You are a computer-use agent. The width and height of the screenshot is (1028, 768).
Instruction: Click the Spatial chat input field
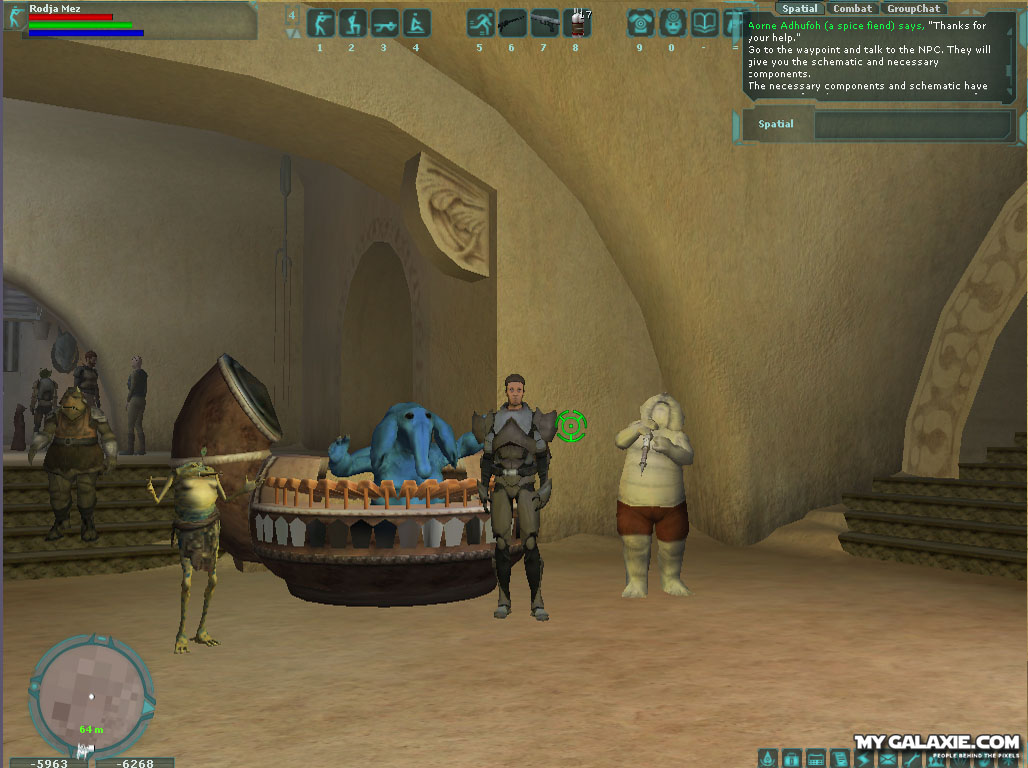[x=912, y=125]
